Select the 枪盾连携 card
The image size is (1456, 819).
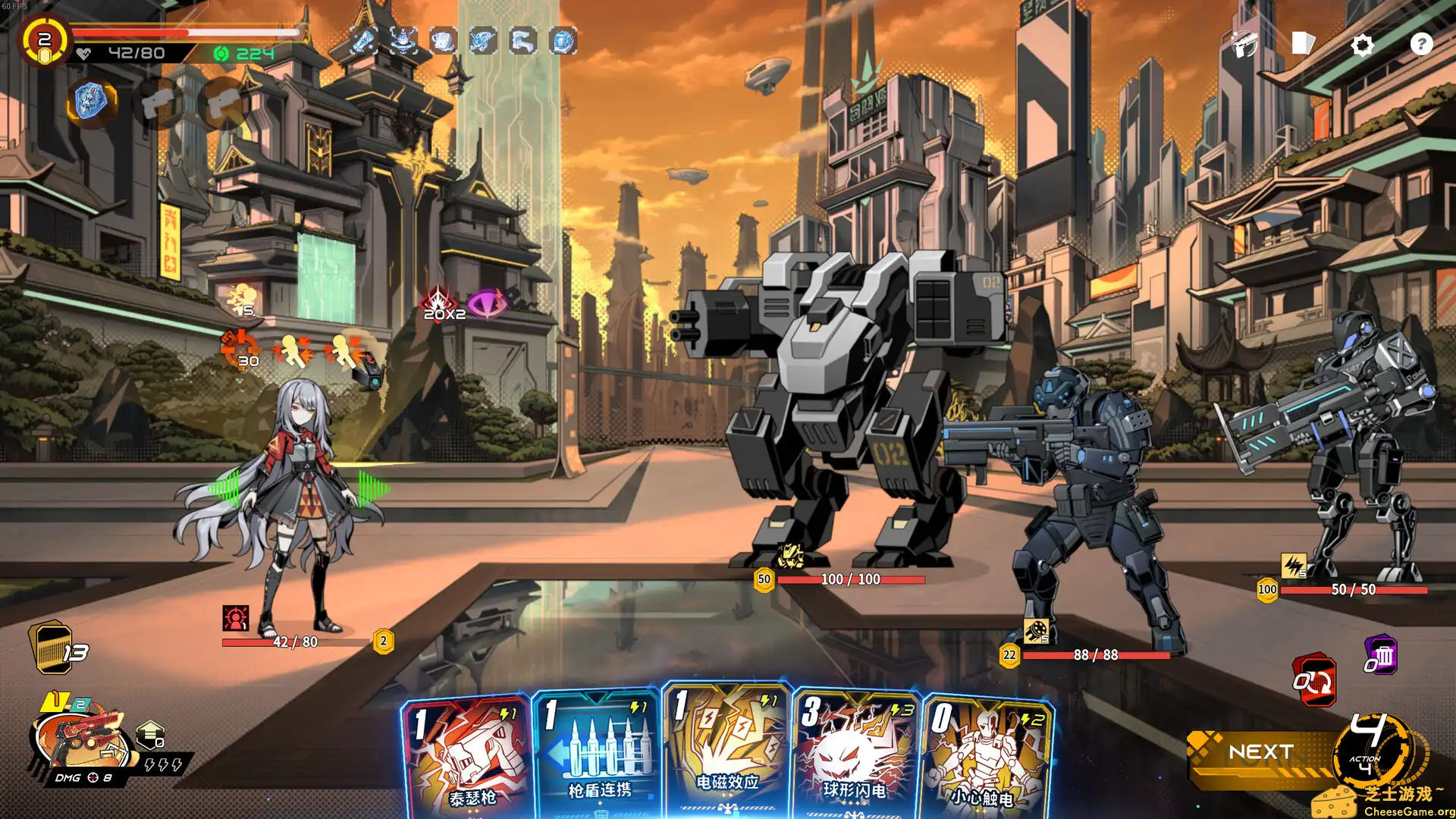pos(598,755)
